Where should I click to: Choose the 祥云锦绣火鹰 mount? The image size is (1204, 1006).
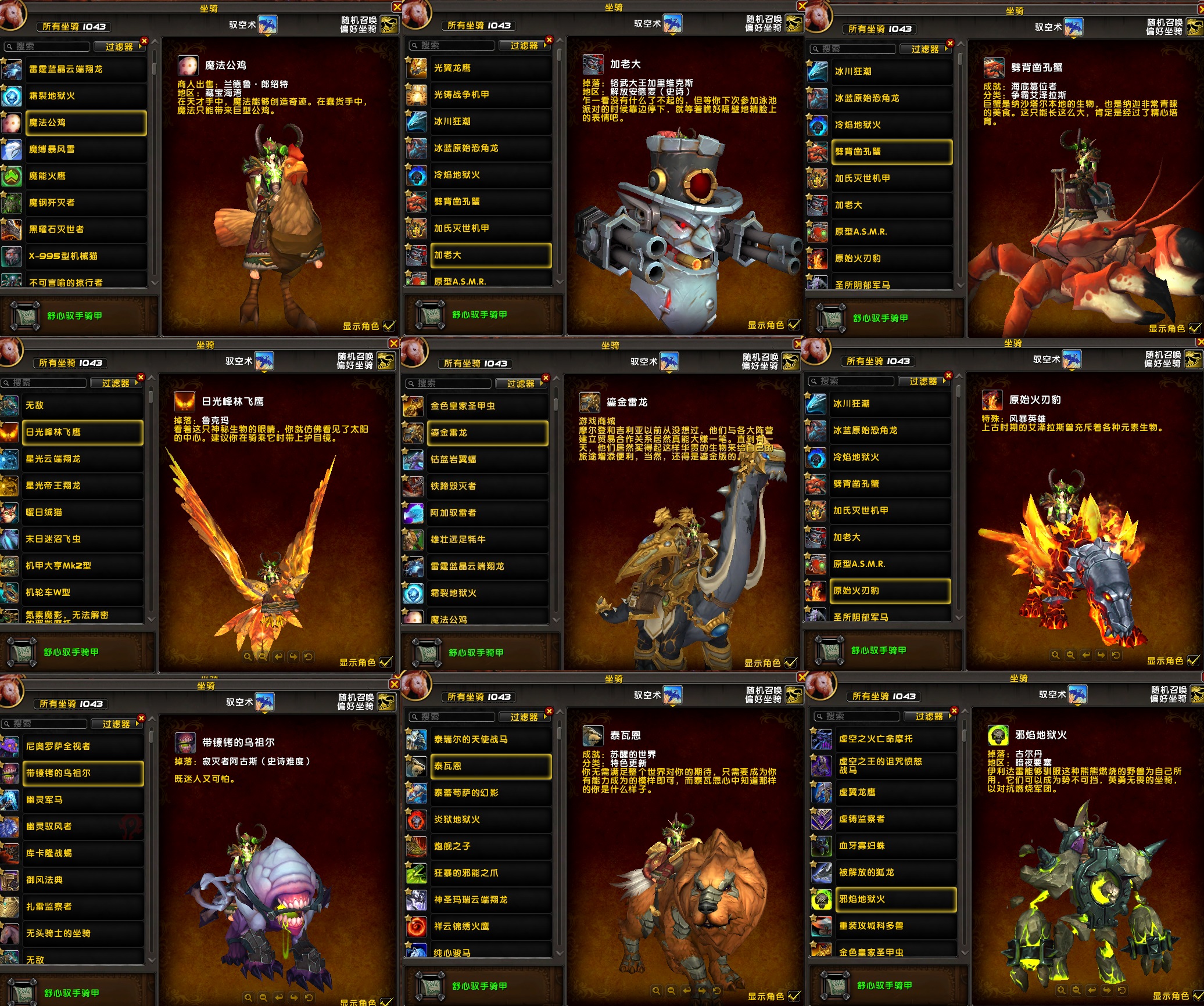490,926
